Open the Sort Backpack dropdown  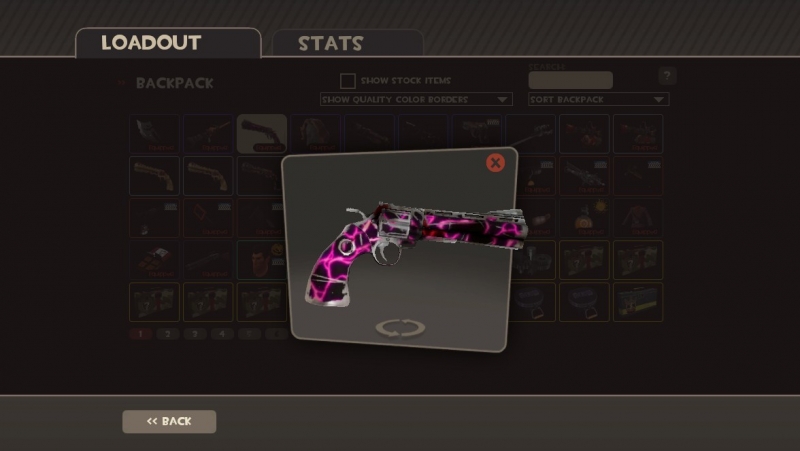pyautogui.click(x=598, y=100)
